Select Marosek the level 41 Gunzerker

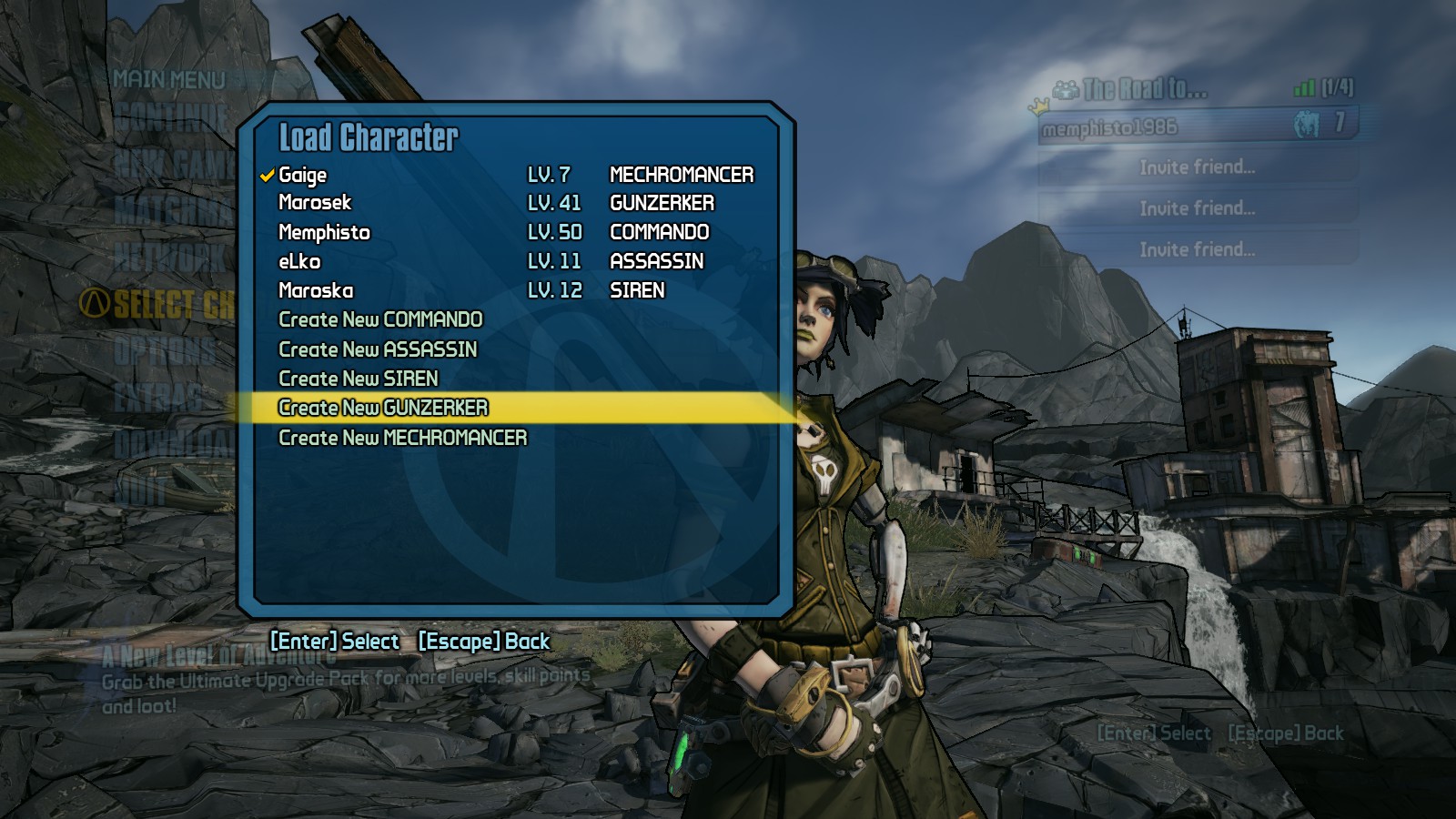click(x=315, y=203)
